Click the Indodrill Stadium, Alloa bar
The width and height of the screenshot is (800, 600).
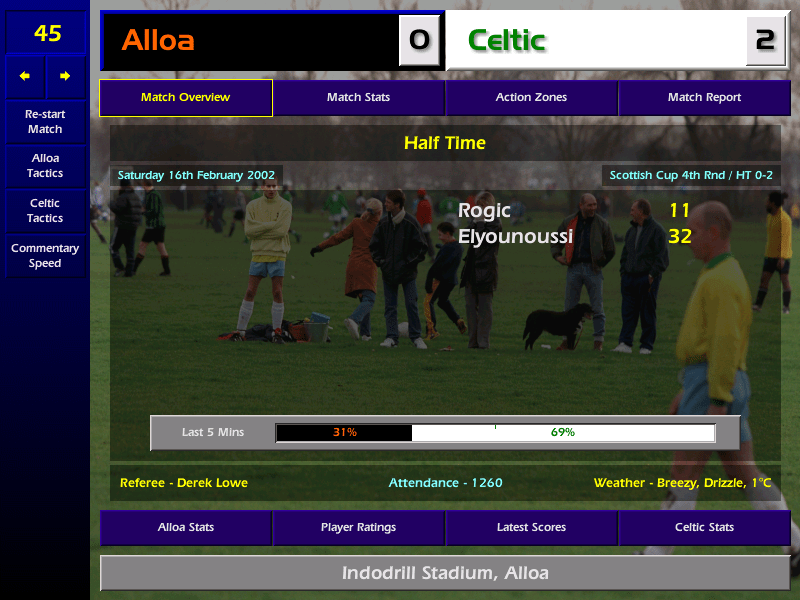pyautogui.click(x=445, y=573)
